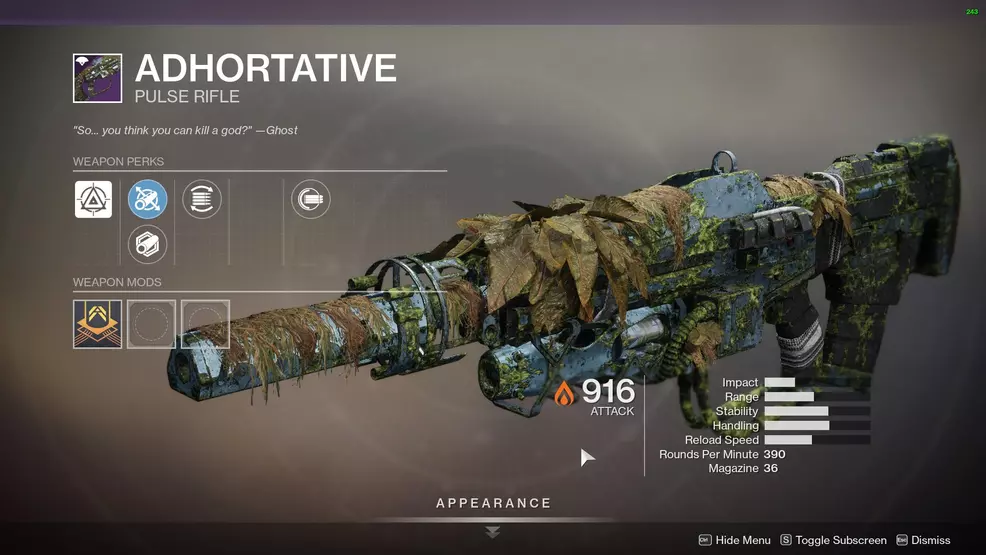Viewport: 986px width, 555px height.
Task: Select the Adhortative weapon icon thumbnail
Action: coord(97,78)
